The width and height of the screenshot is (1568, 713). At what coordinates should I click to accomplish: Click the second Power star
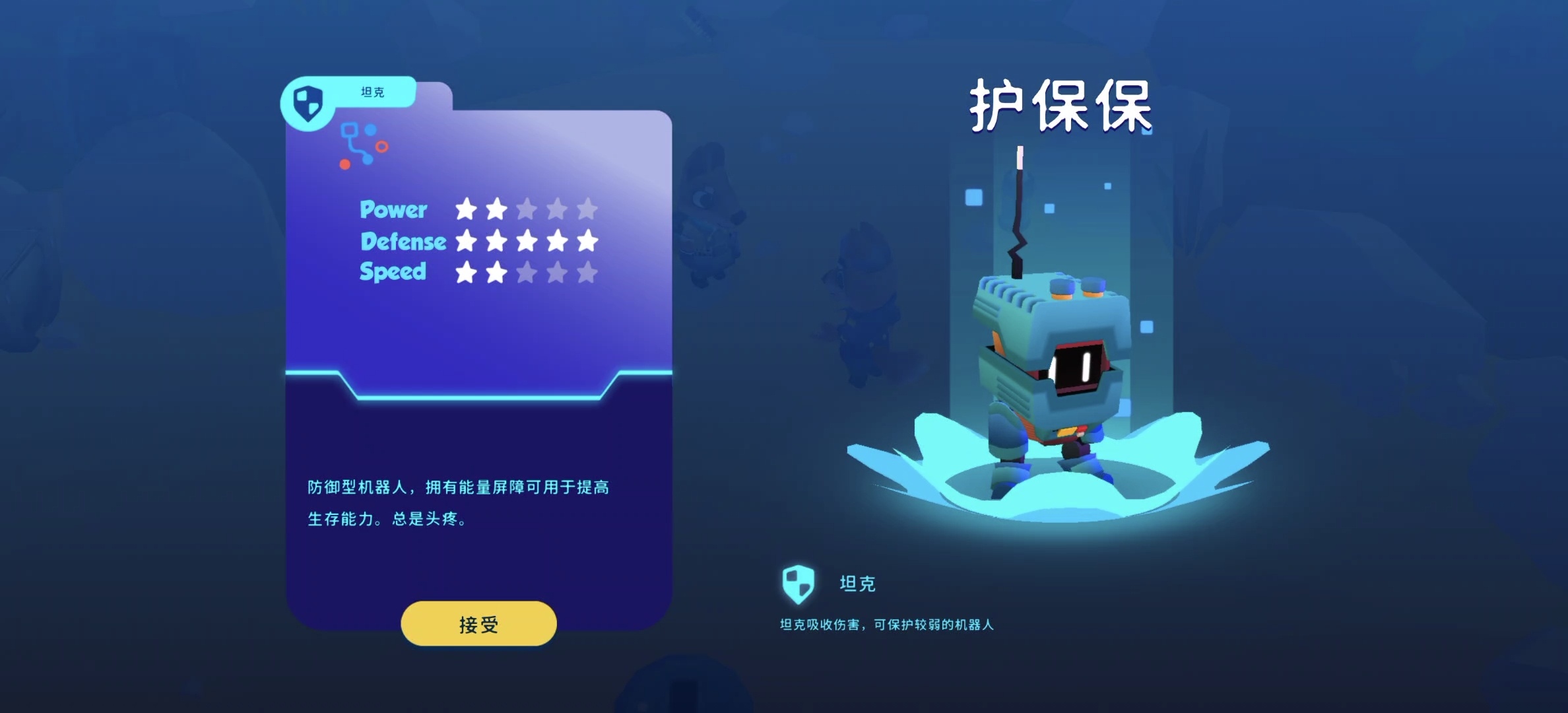pyautogui.click(x=498, y=210)
